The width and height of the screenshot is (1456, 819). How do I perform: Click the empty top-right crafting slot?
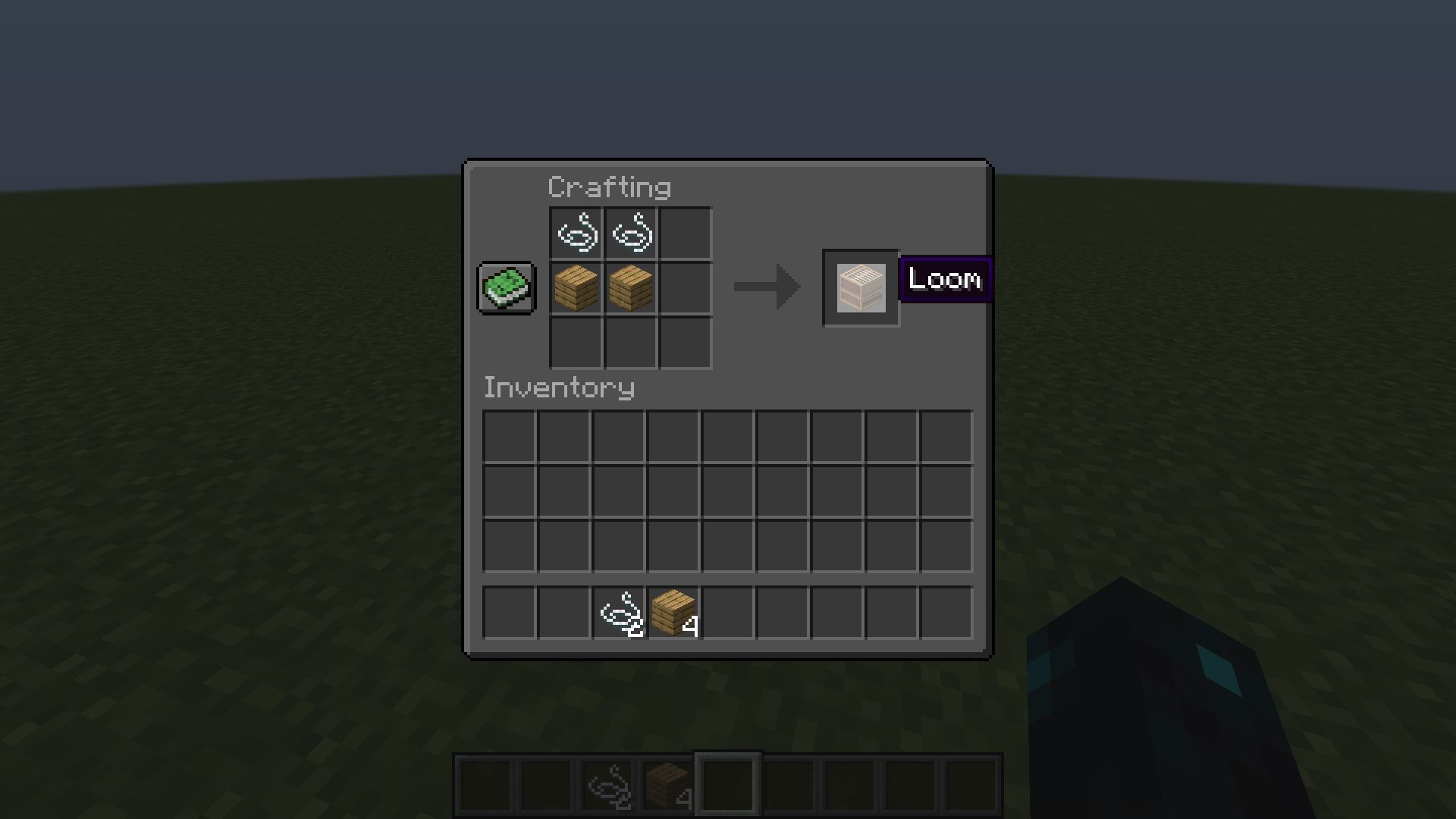pos(686,233)
